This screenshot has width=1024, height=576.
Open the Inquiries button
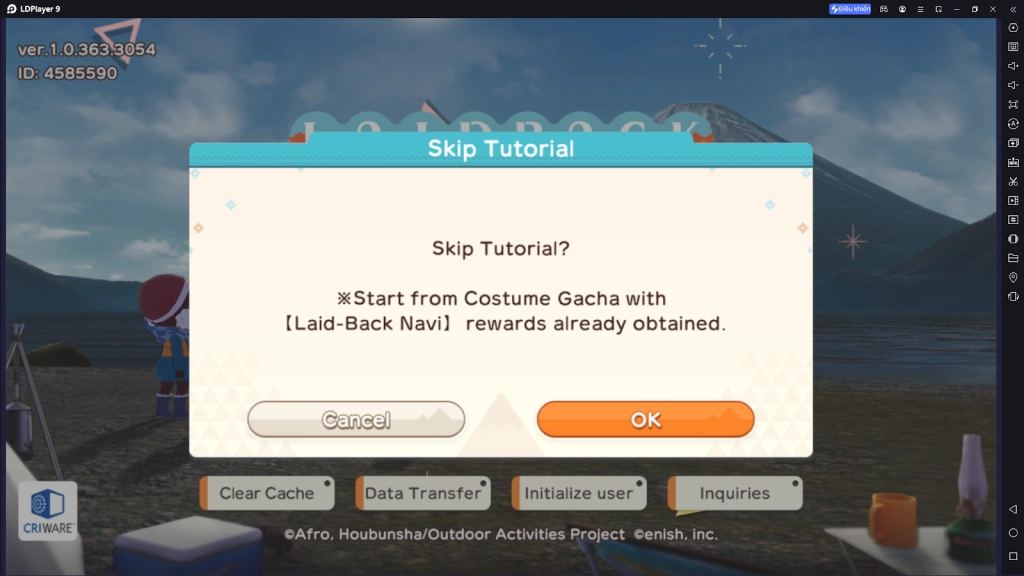pos(735,493)
